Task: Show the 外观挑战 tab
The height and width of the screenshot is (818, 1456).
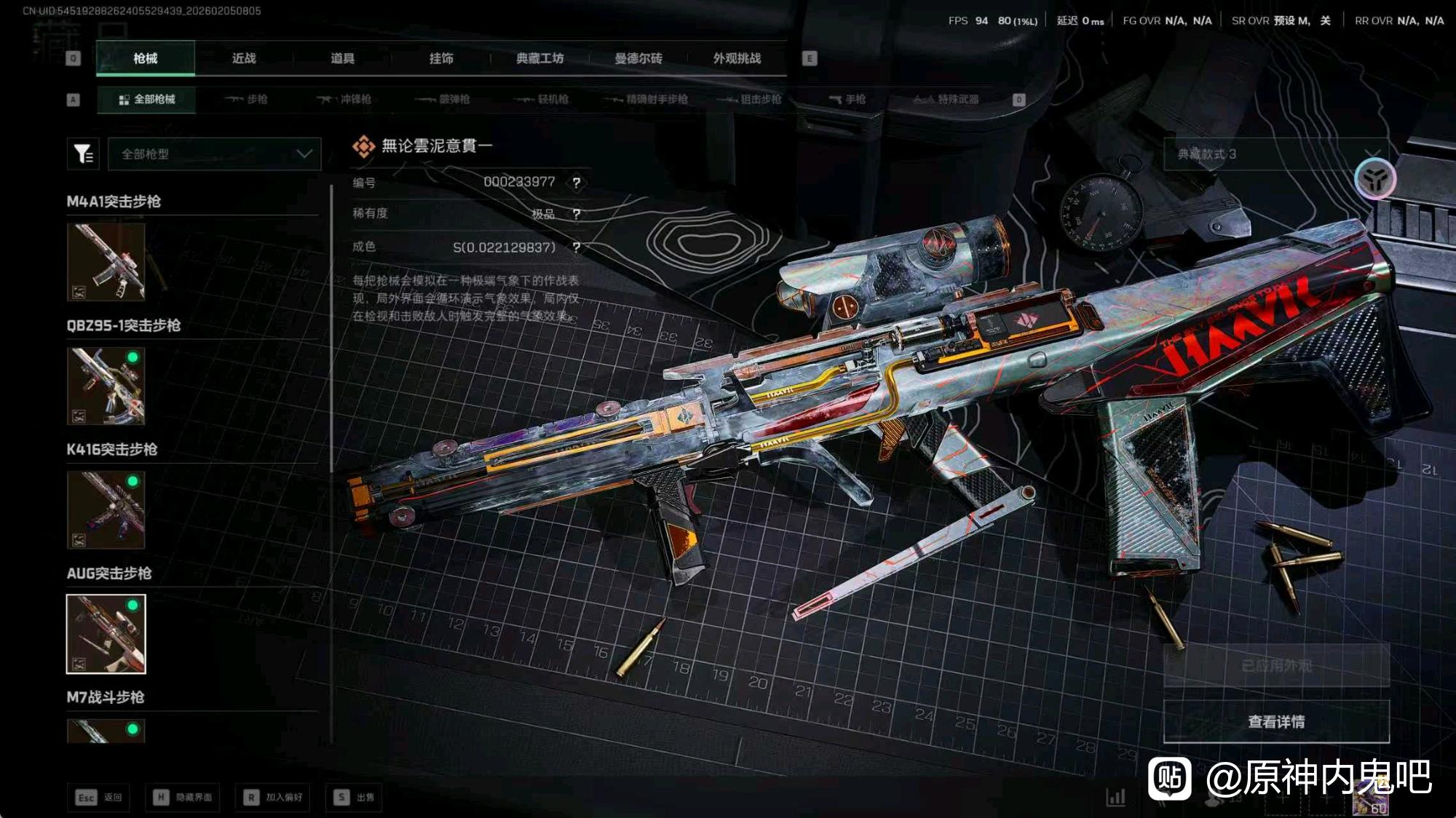Action: (737, 58)
